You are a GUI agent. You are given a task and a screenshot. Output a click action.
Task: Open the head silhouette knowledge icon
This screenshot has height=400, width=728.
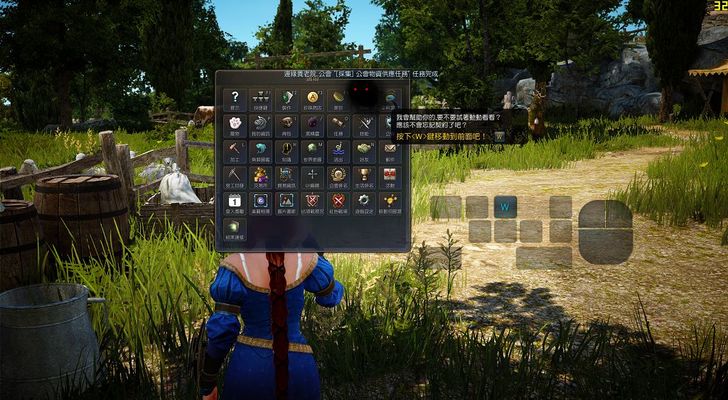[x=287, y=149]
